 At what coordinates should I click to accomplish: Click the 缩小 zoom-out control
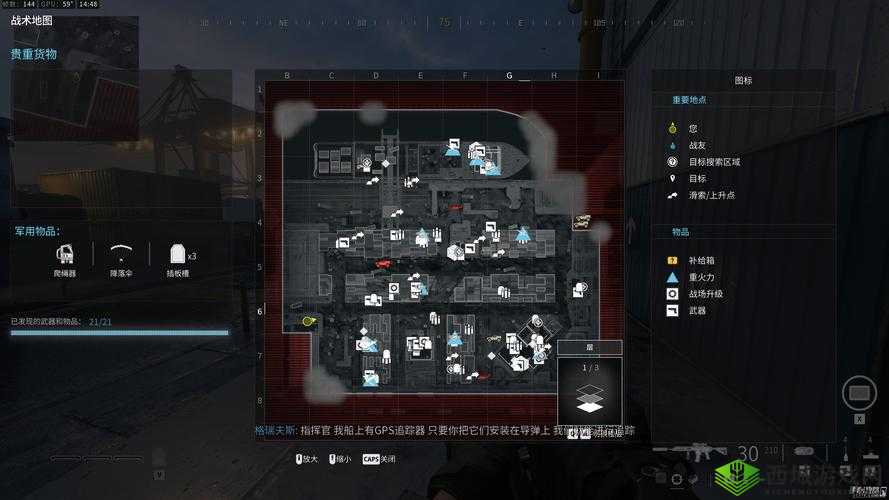pyautogui.click(x=338, y=459)
